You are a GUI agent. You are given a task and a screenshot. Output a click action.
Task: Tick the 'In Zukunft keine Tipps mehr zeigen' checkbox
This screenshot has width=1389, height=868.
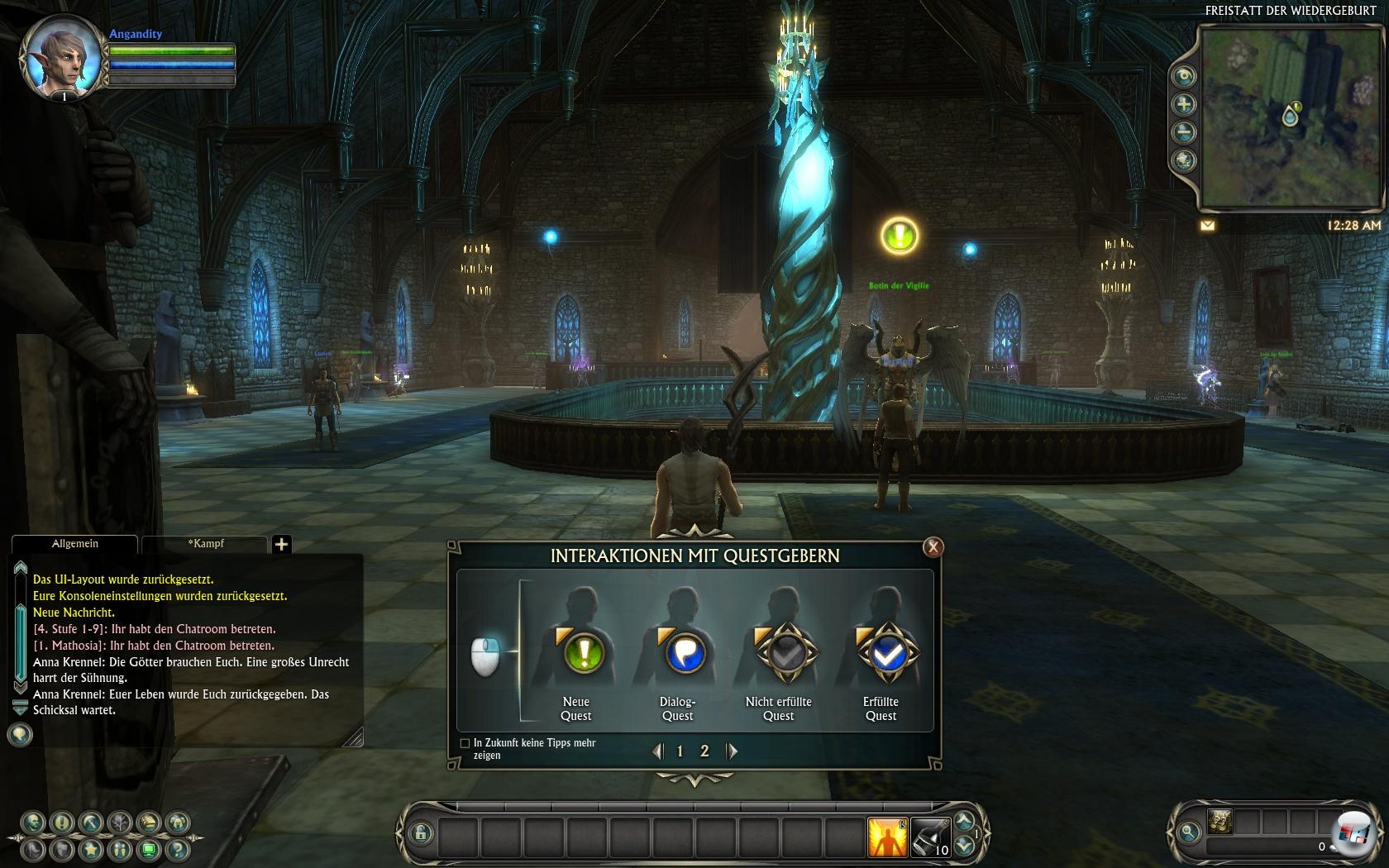[465, 743]
